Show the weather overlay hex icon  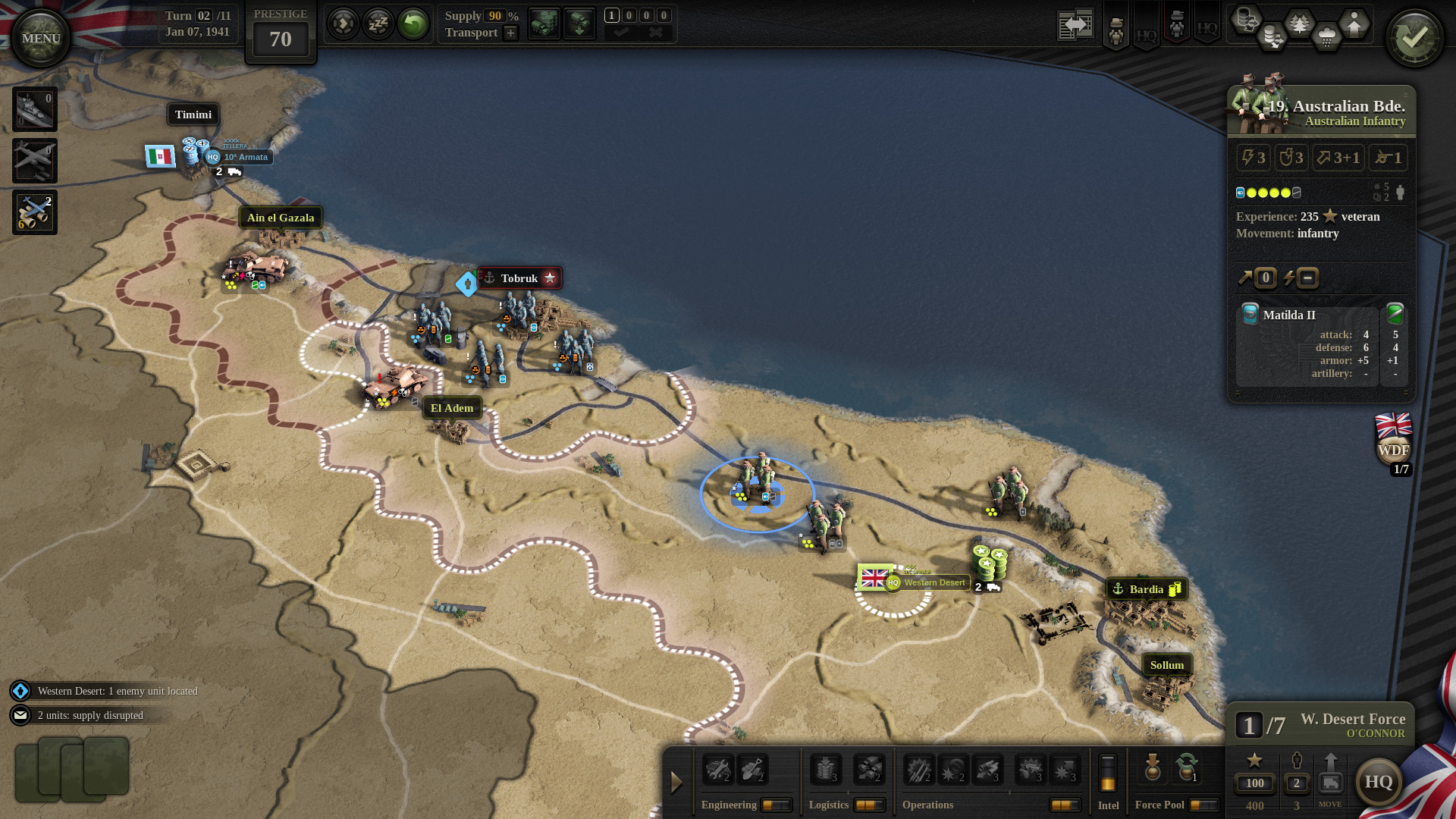(x=1326, y=34)
